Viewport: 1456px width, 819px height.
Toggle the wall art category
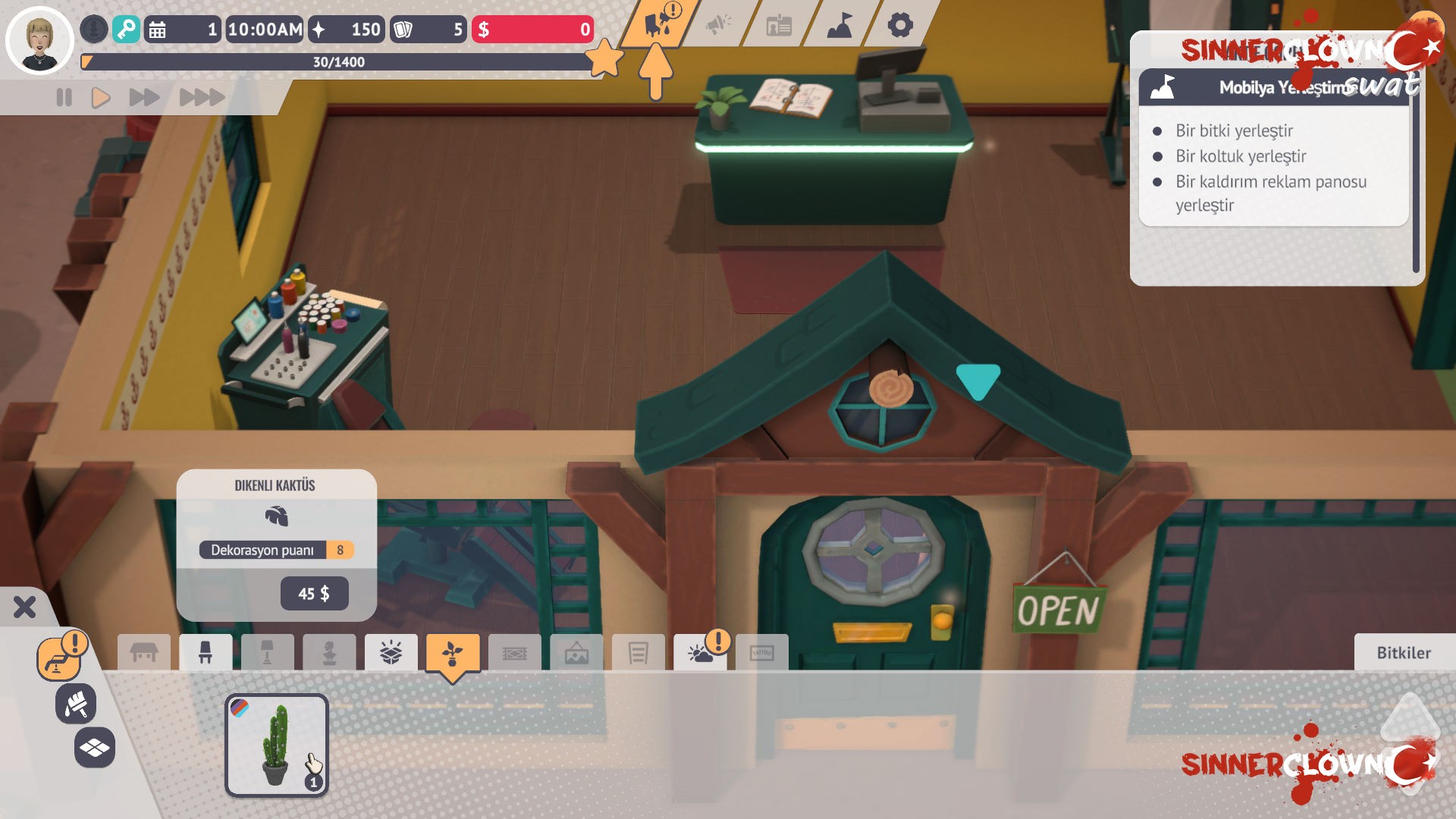tap(577, 652)
